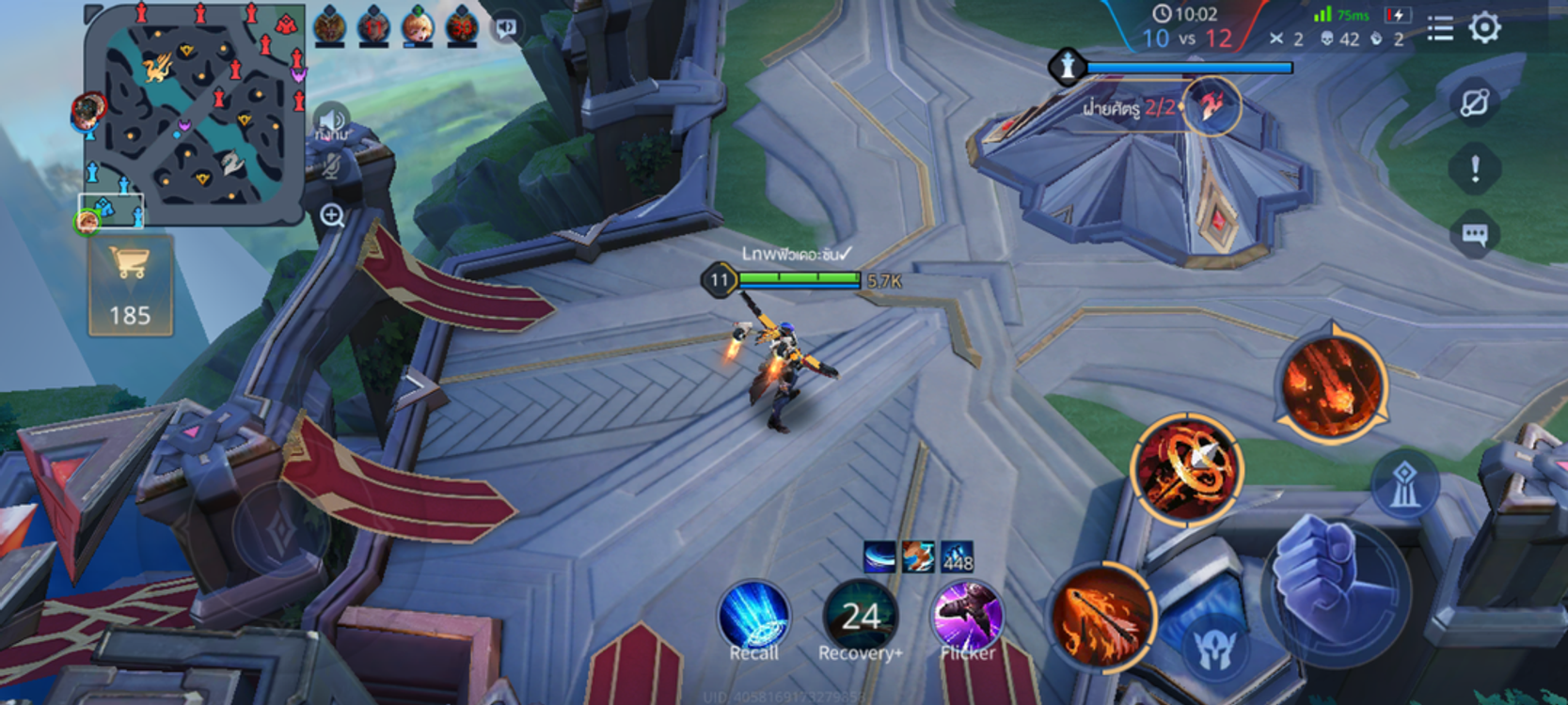1568x705 pixels.
Task: Click the megaphone icon beside hero portraits
Action: click(x=506, y=27)
